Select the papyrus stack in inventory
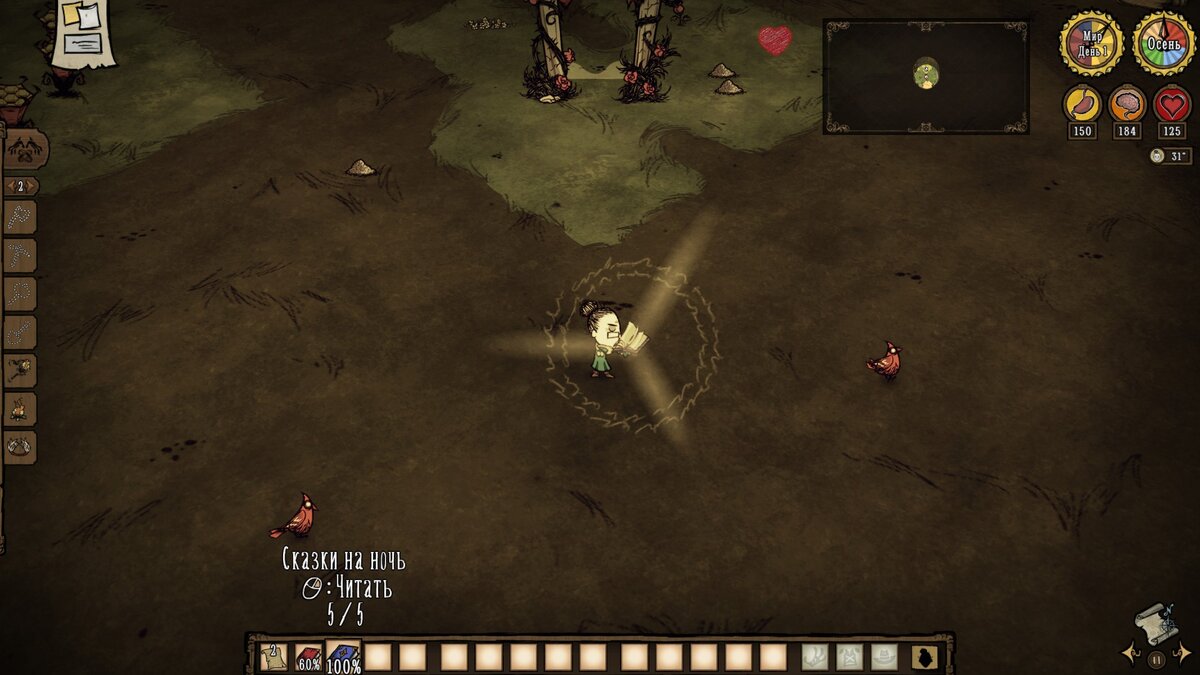Screen dimensions: 1200x675 [x=273, y=657]
